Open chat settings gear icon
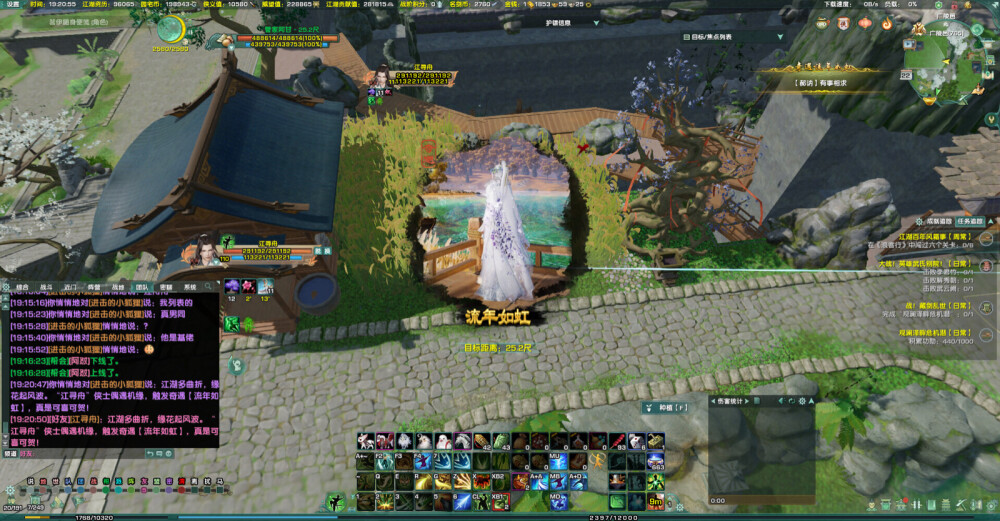This screenshot has height=521, width=1000. [x=8, y=286]
